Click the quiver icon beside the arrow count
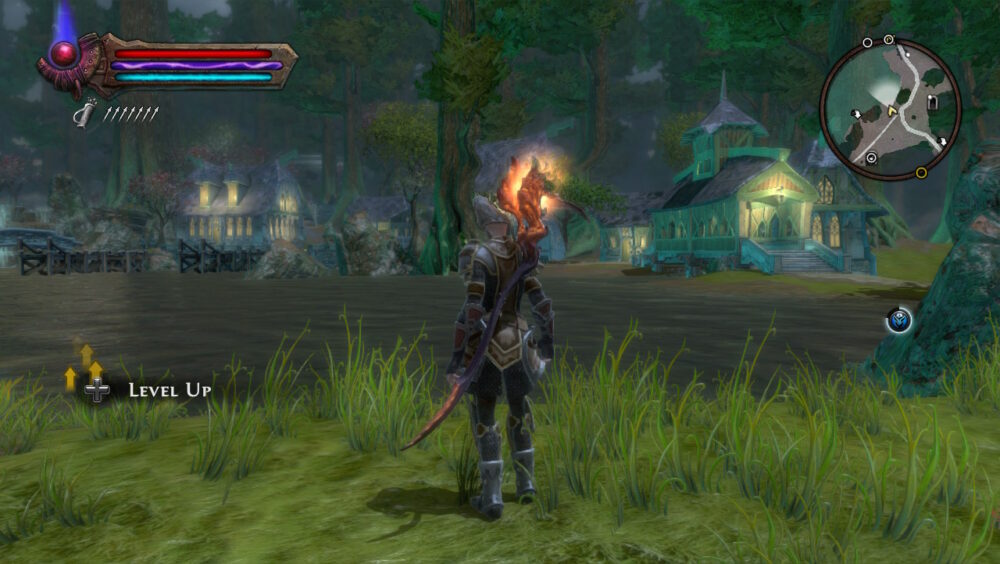1000x564 pixels. point(86,113)
